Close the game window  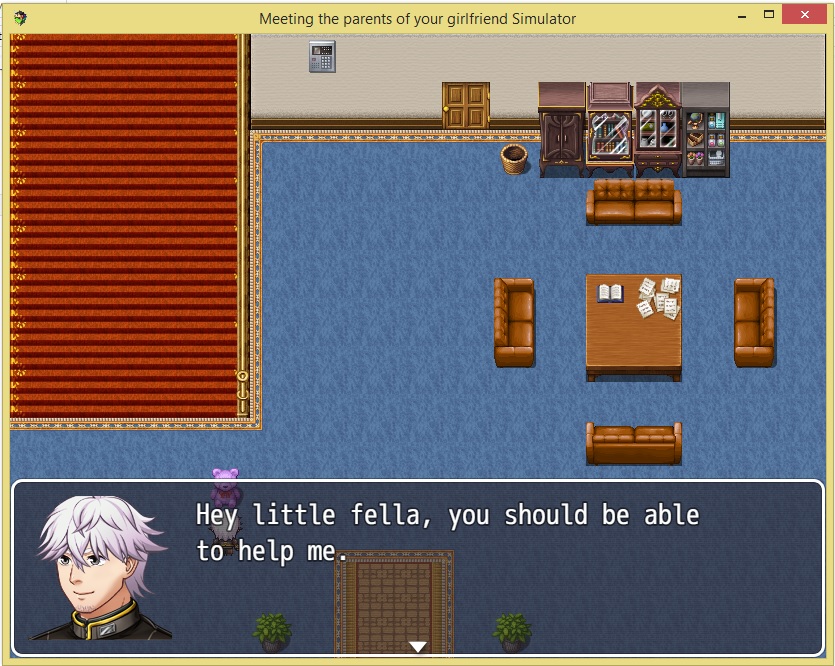808,16
